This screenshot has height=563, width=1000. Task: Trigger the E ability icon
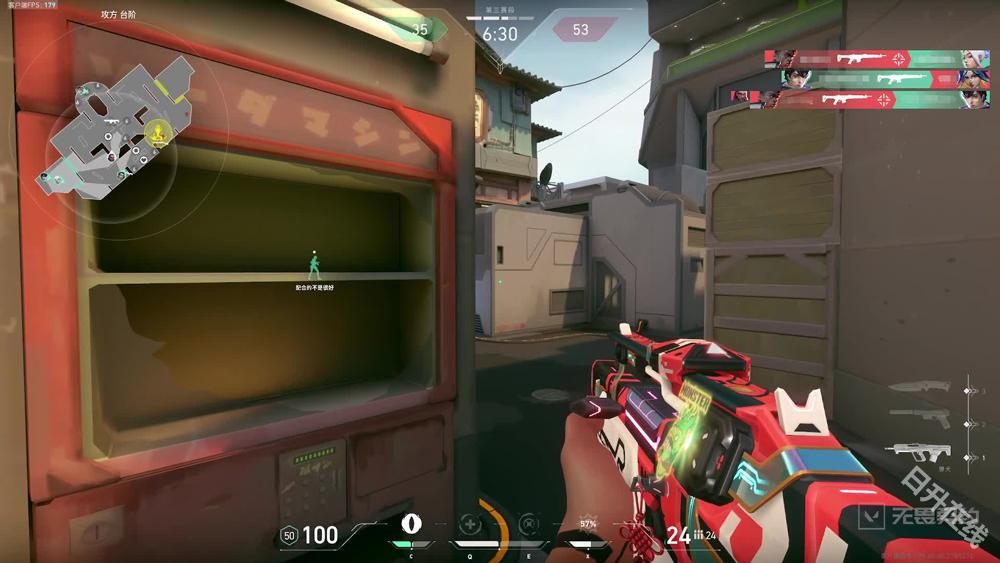click(x=528, y=523)
